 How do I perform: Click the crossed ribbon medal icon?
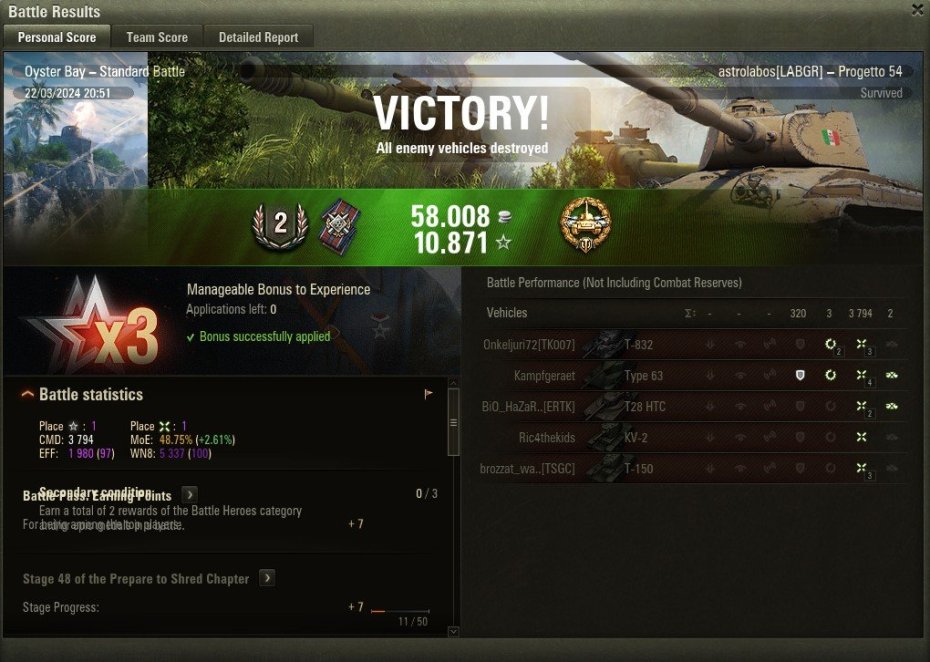(339, 227)
